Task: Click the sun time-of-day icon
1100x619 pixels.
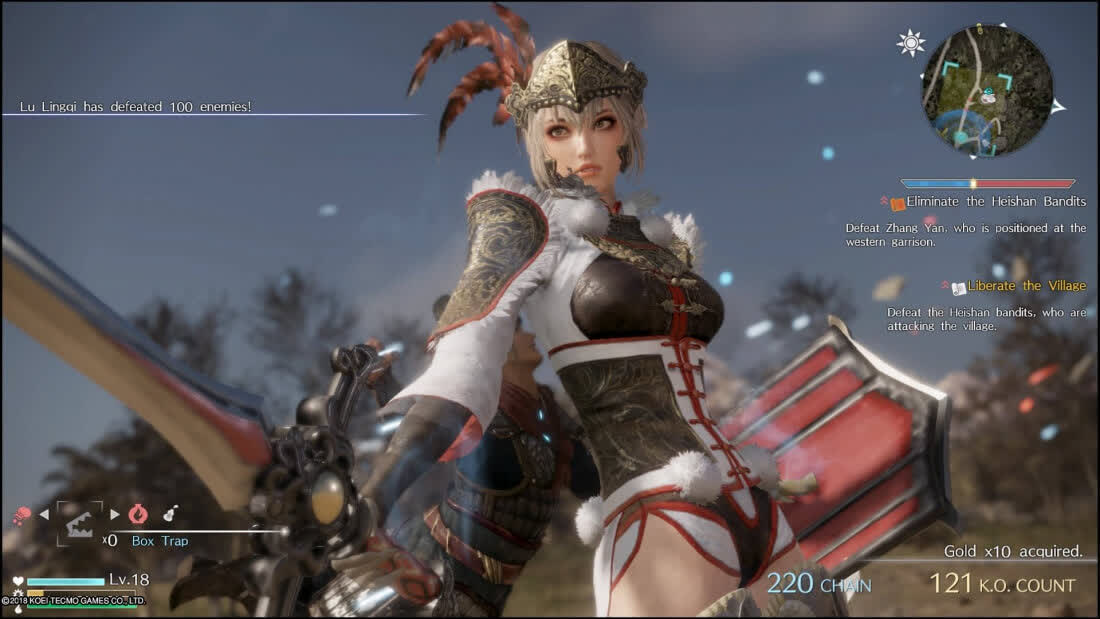Action: (911, 42)
